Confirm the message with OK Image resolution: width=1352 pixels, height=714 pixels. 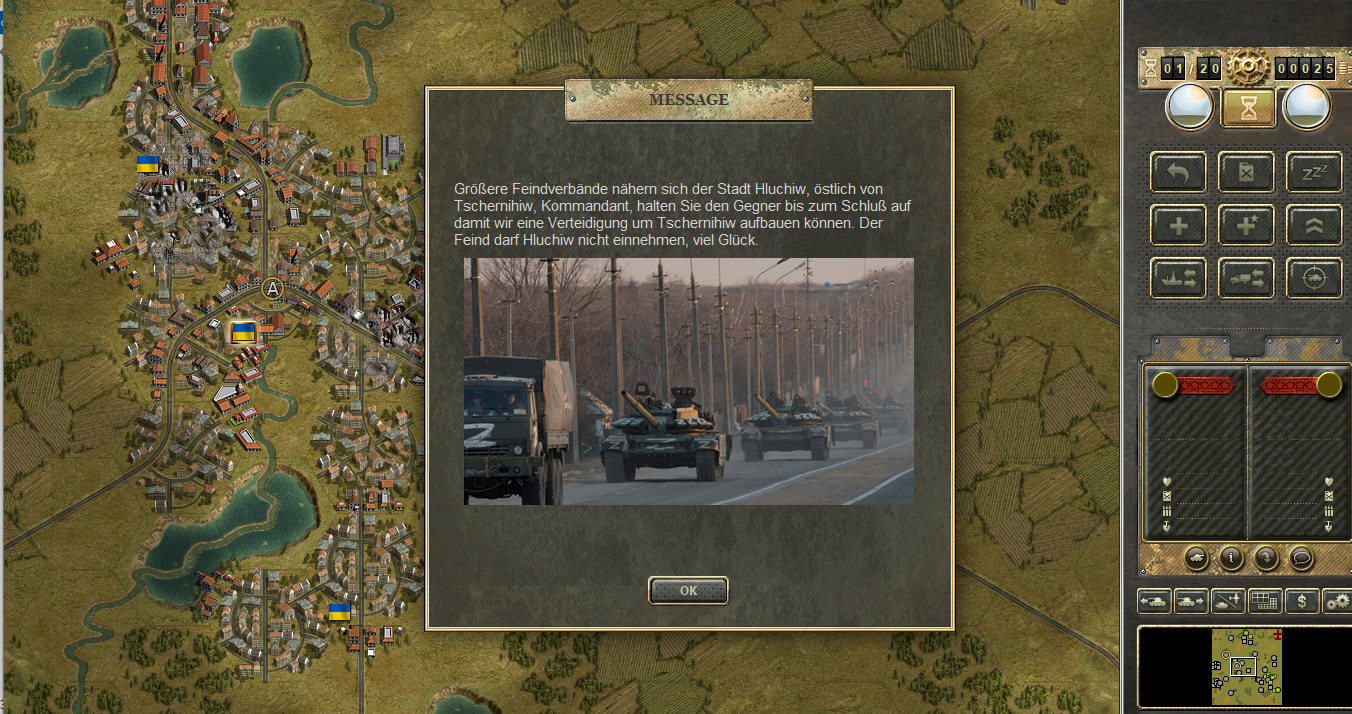pos(688,590)
